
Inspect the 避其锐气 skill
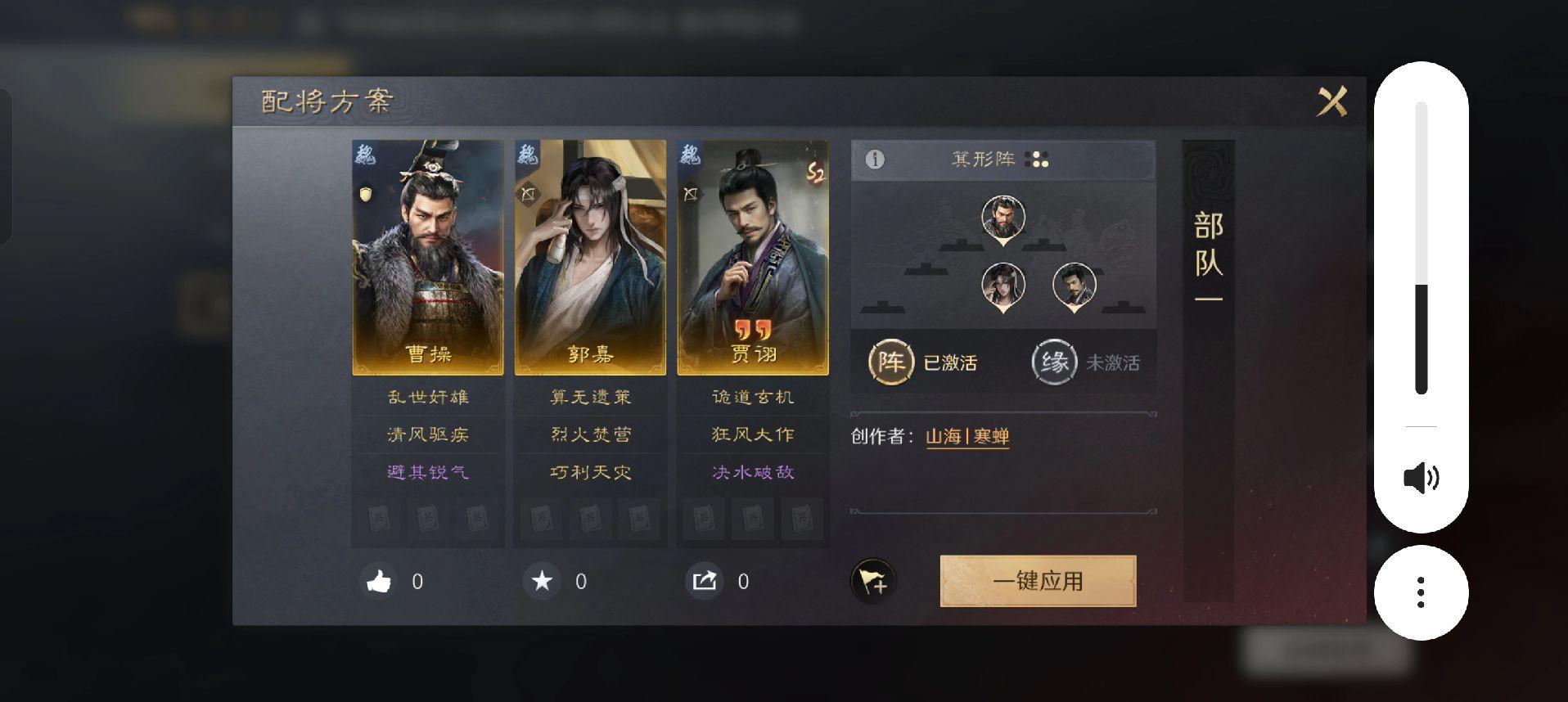(x=427, y=472)
